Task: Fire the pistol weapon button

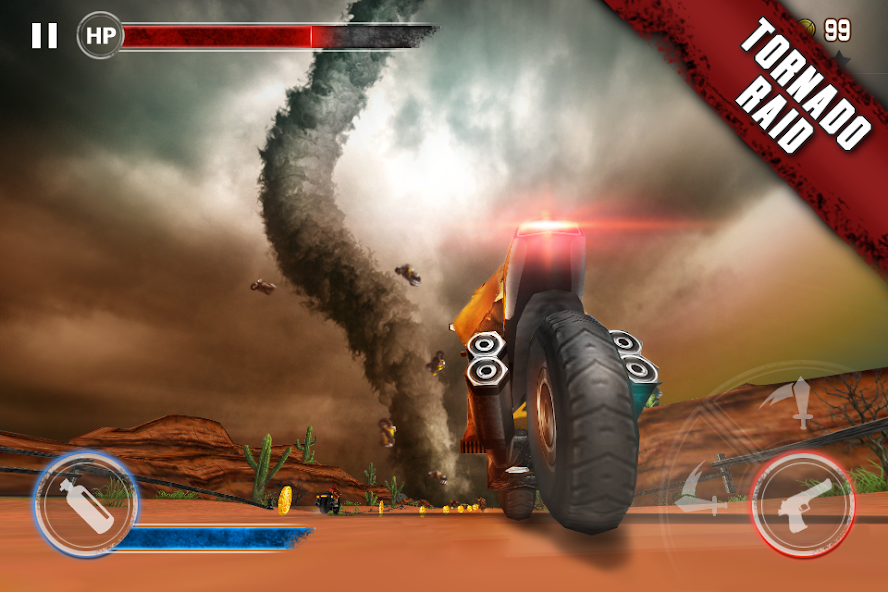Action: pyautogui.click(x=800, y=503)
